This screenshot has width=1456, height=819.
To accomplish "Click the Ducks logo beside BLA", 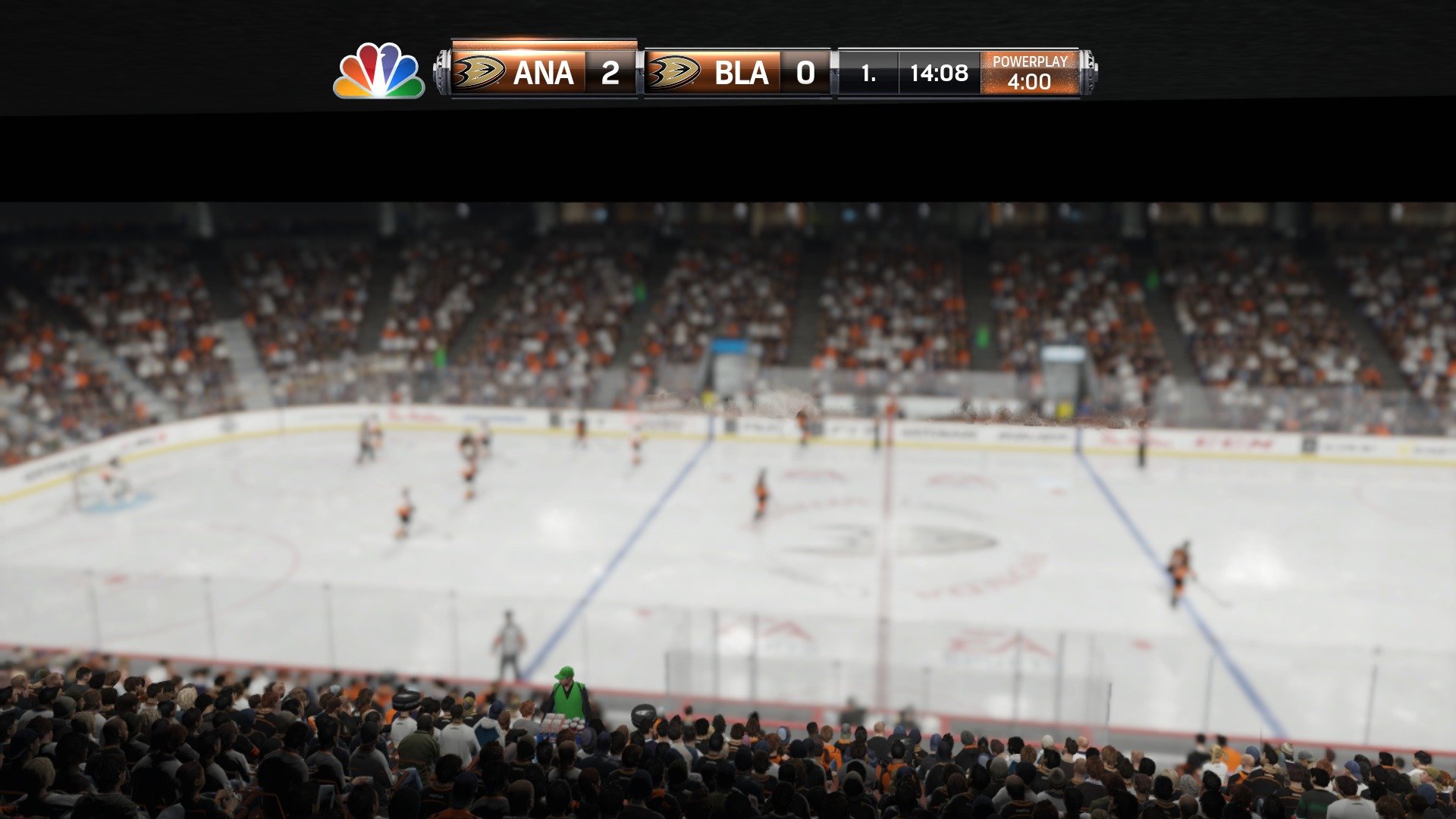I will coord(675,72).
